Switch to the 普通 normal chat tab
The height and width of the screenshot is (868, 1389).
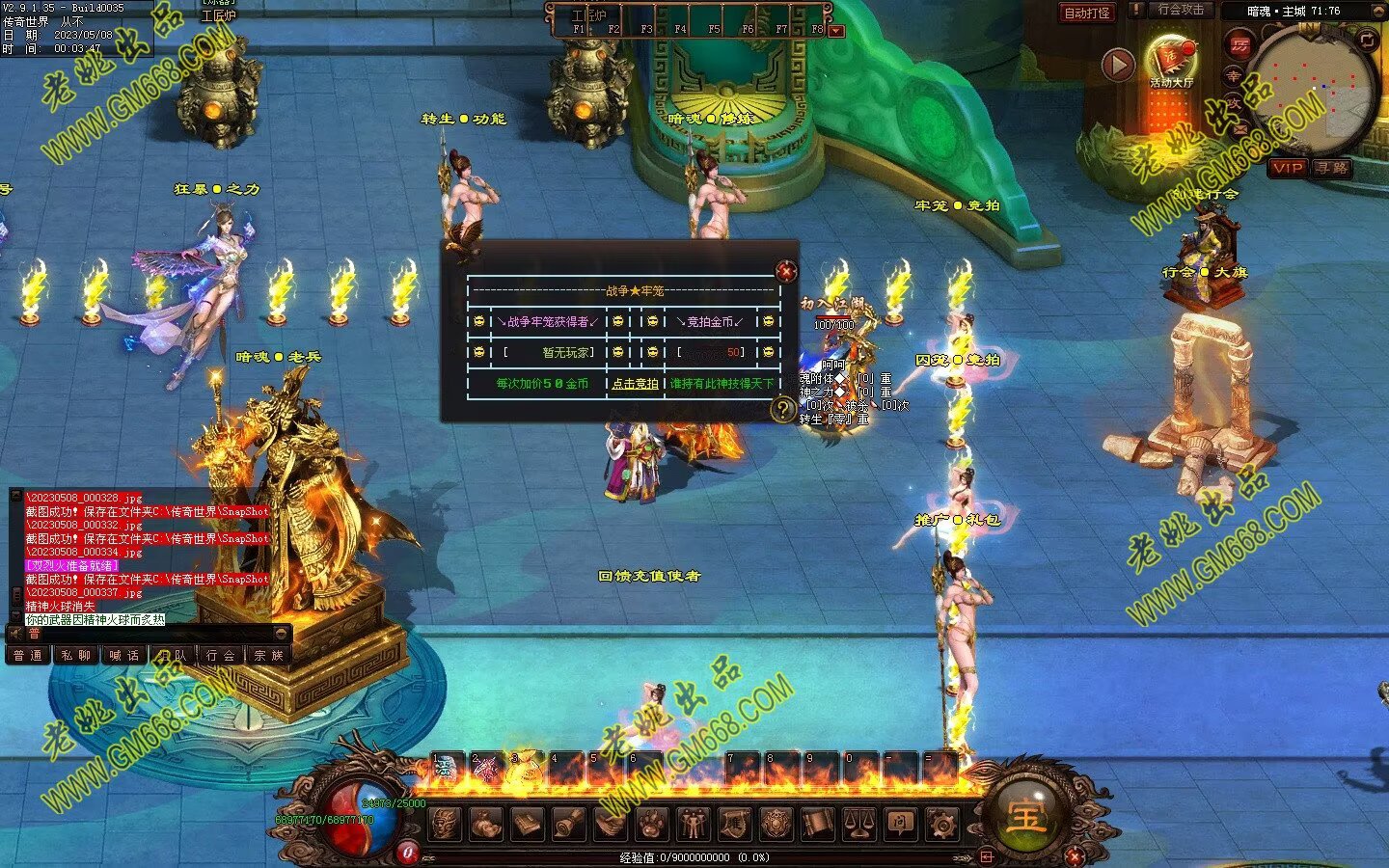pyautogui.click(x=28, y=655)
